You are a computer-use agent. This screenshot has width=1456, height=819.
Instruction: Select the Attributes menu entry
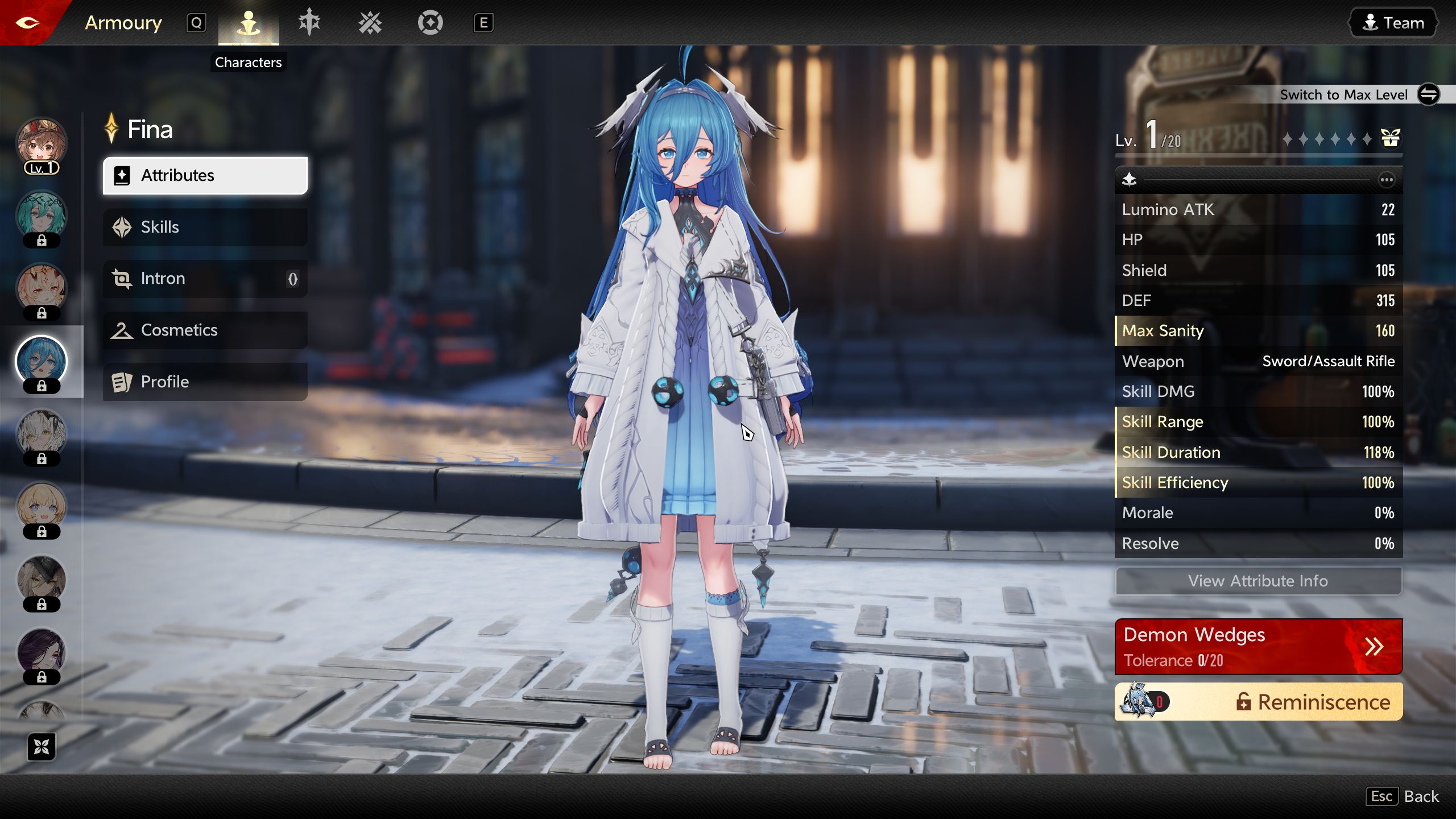[205, 175]
